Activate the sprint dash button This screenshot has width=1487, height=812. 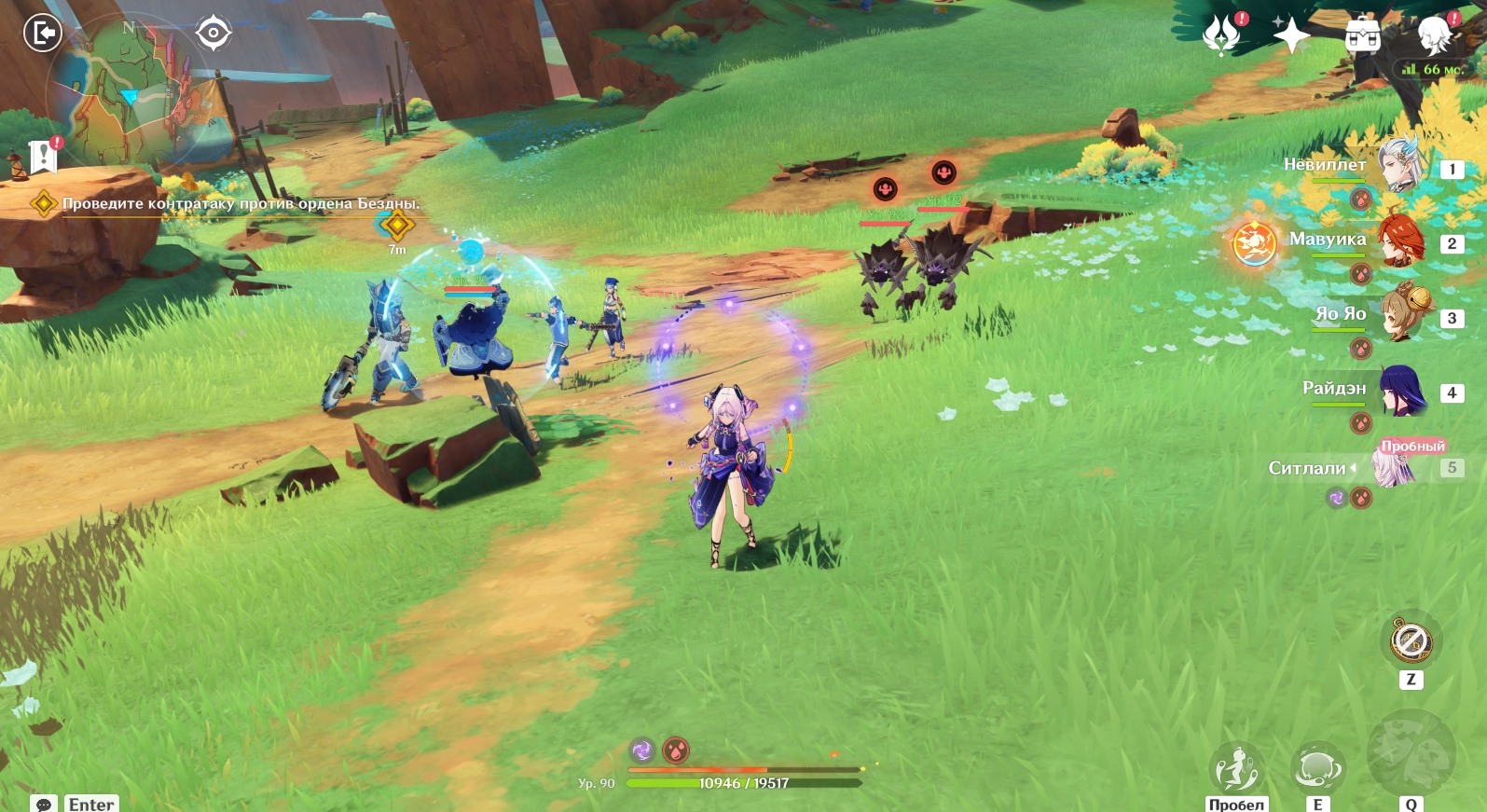pyautogui.click(x=1236, y=769)
